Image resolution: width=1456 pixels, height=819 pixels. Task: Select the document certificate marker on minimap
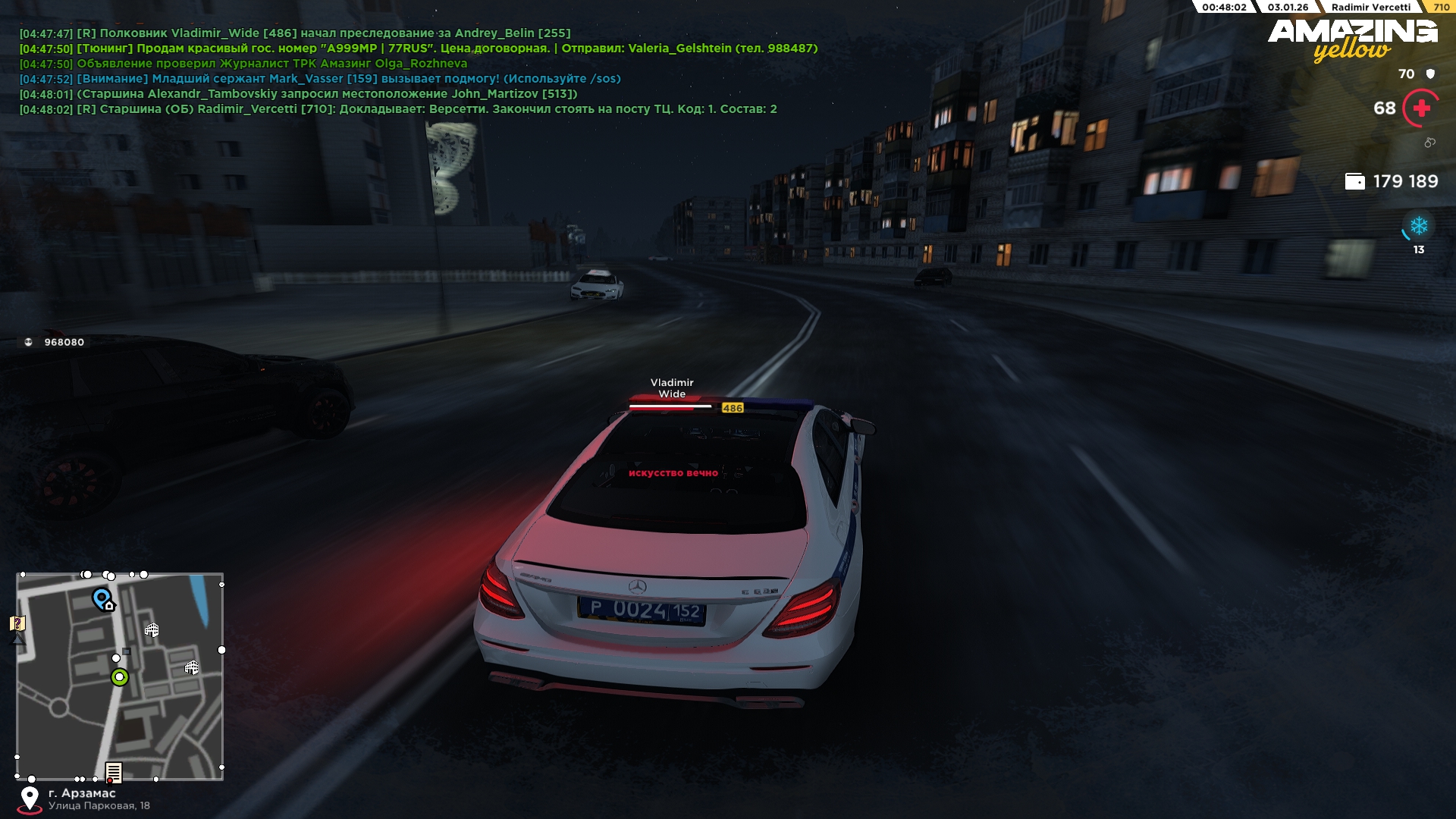114,772
